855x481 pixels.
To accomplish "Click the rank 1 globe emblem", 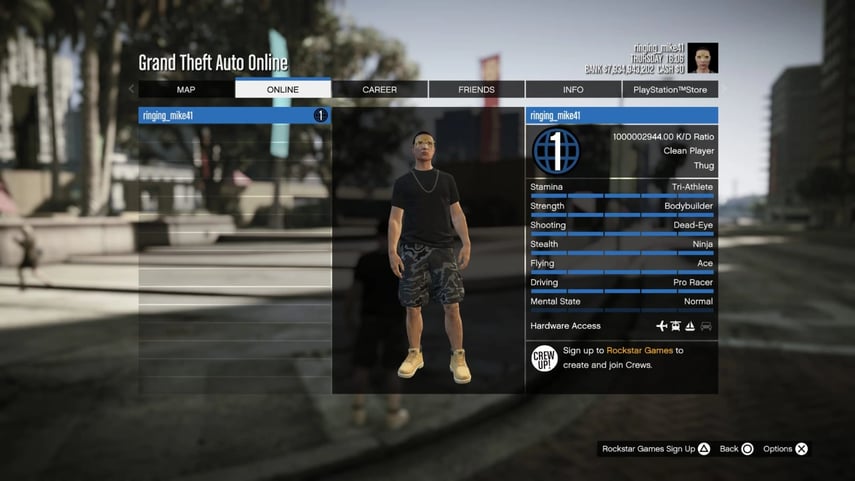I will pos(556,151).
